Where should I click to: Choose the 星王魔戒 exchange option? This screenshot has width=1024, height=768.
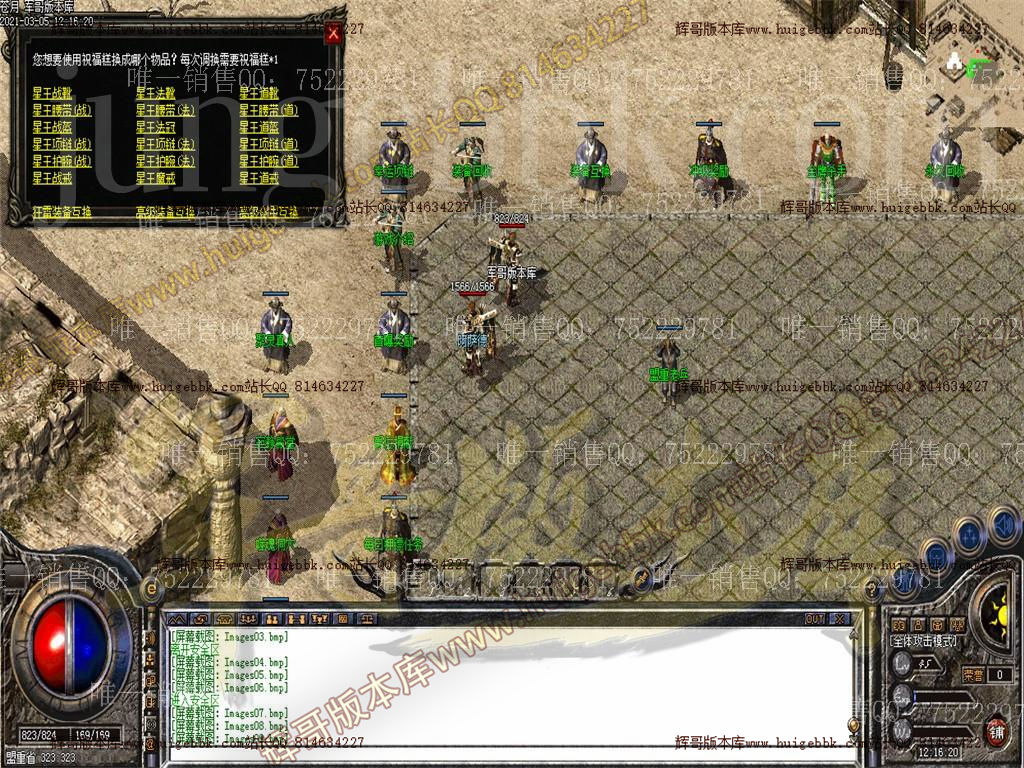click(156, 178)
